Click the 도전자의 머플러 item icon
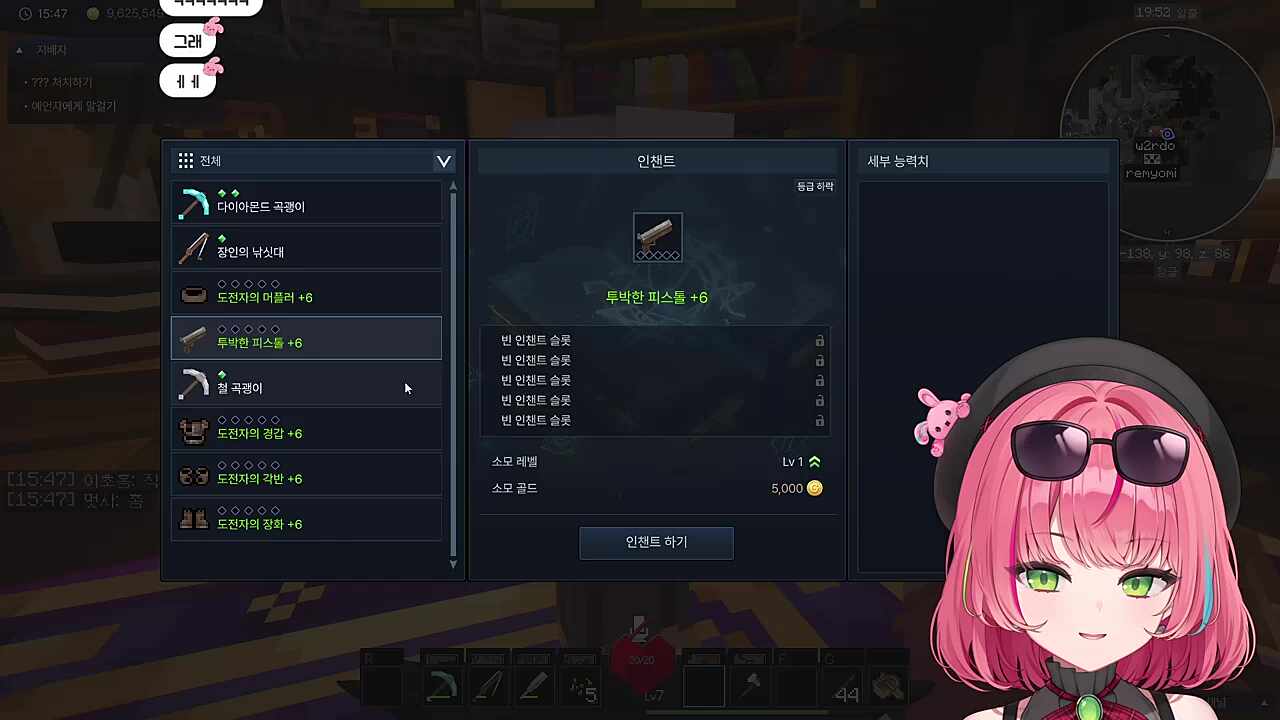 tap(194, 295)
